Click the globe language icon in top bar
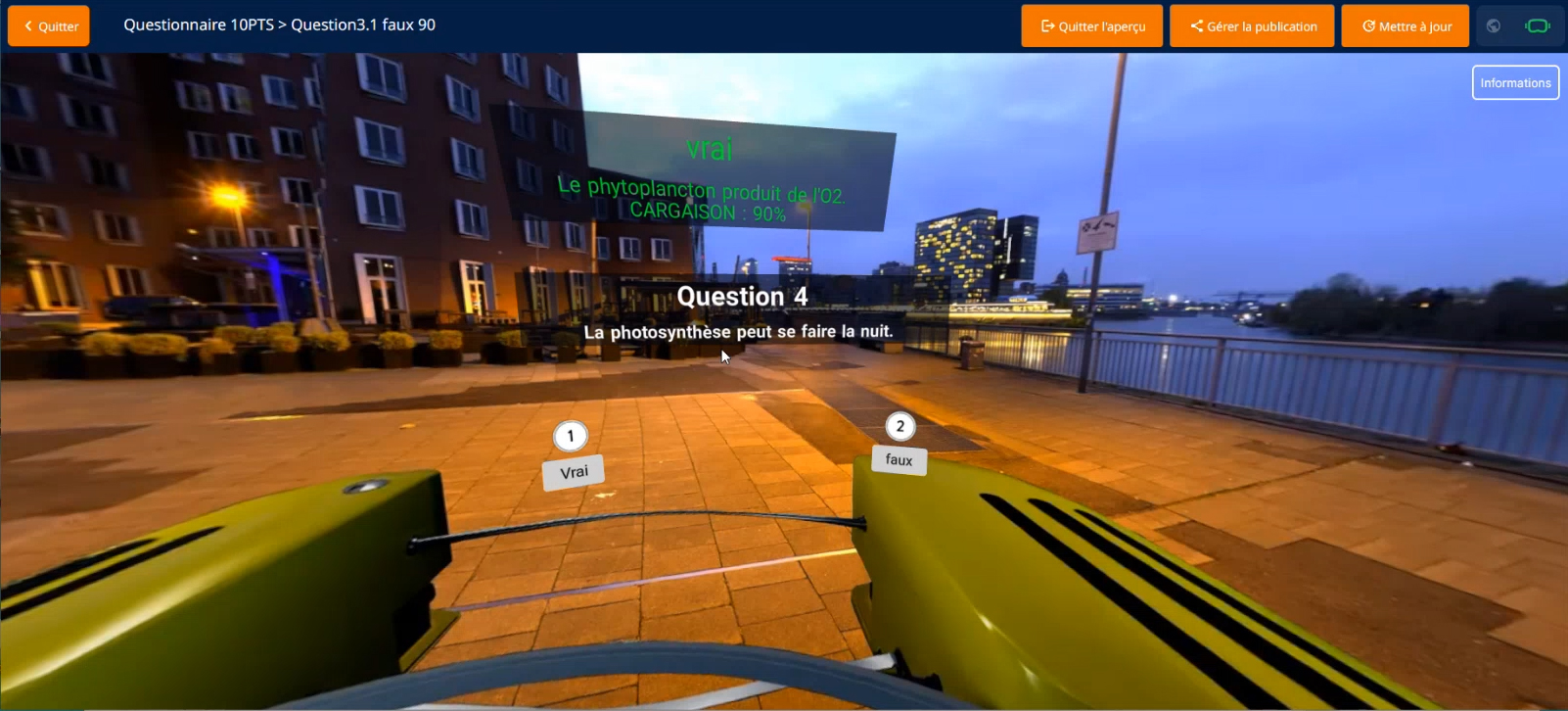 [1495, 25]
